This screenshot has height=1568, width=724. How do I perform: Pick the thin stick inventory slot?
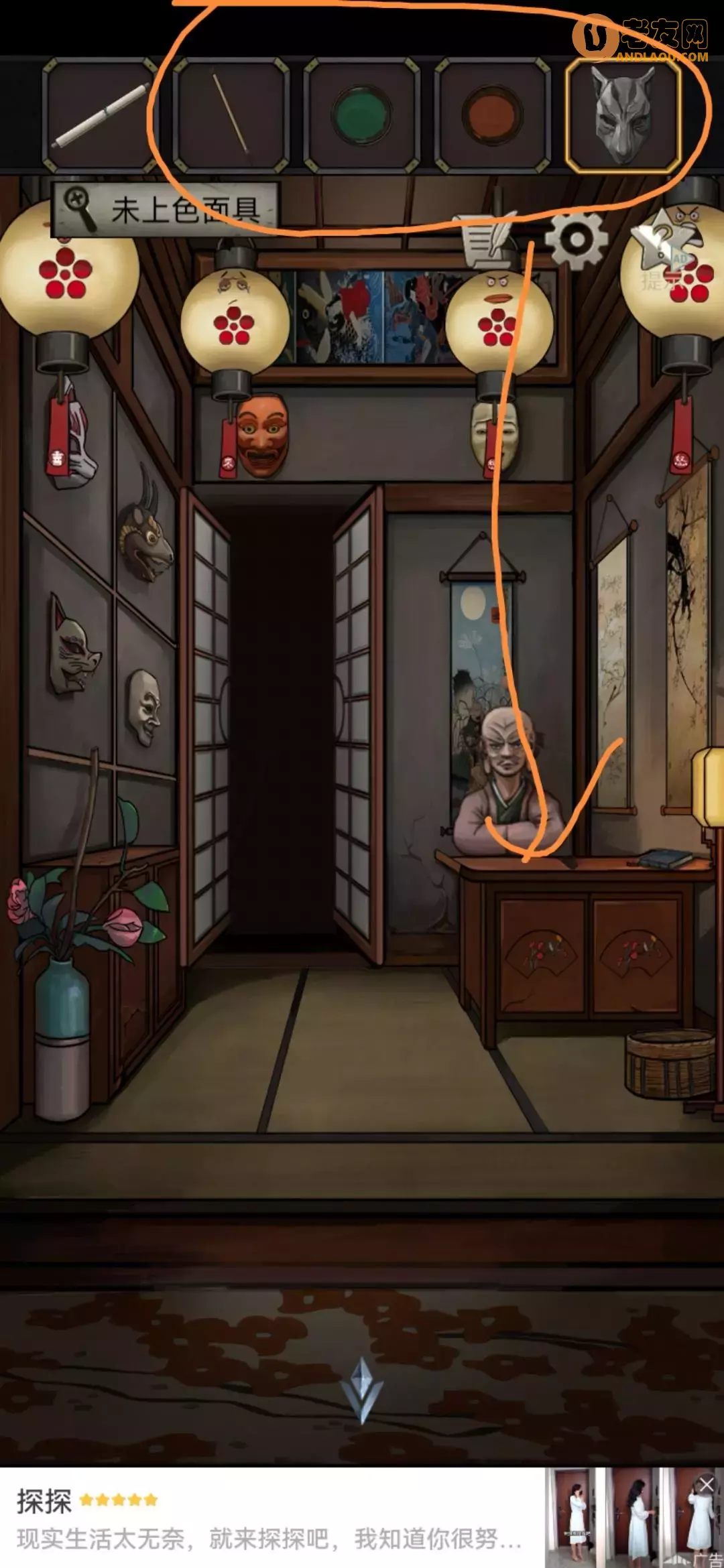[231, 114]
